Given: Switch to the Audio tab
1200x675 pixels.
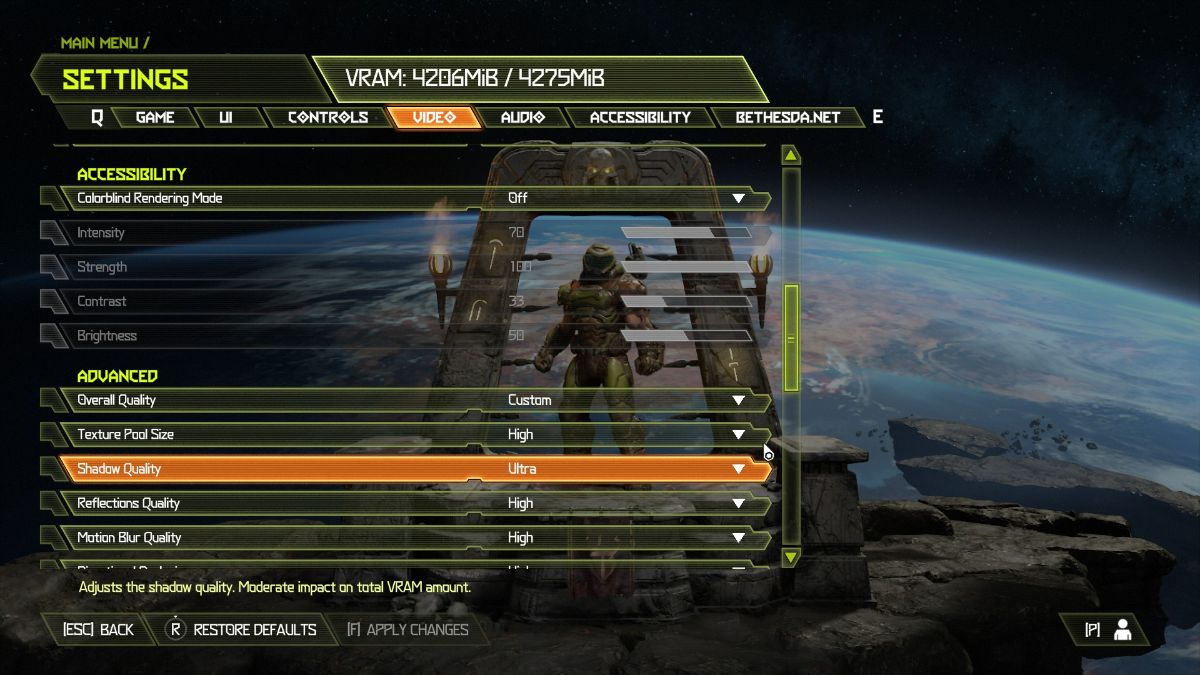Looking at the screenshot, I should 522,117.
